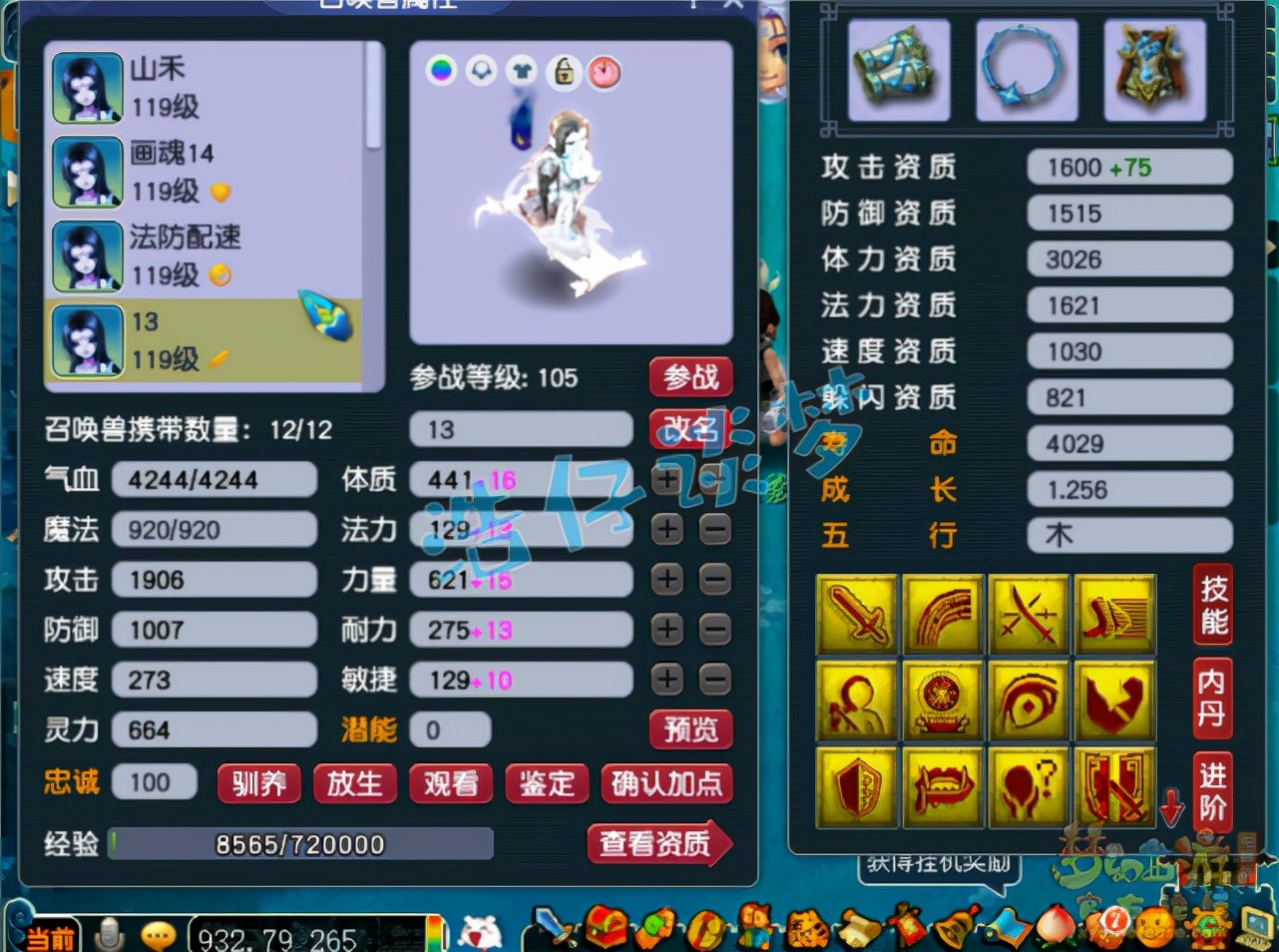Open the eye-shaped skill icon
Screen dimensions: 1279x952
1029,700
